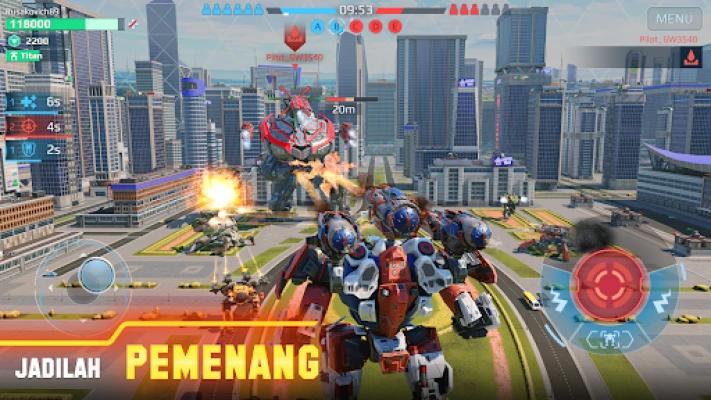
Task: Select the 6s cooldown module slot
Action: pyautogui.click(x=33, y=102)
